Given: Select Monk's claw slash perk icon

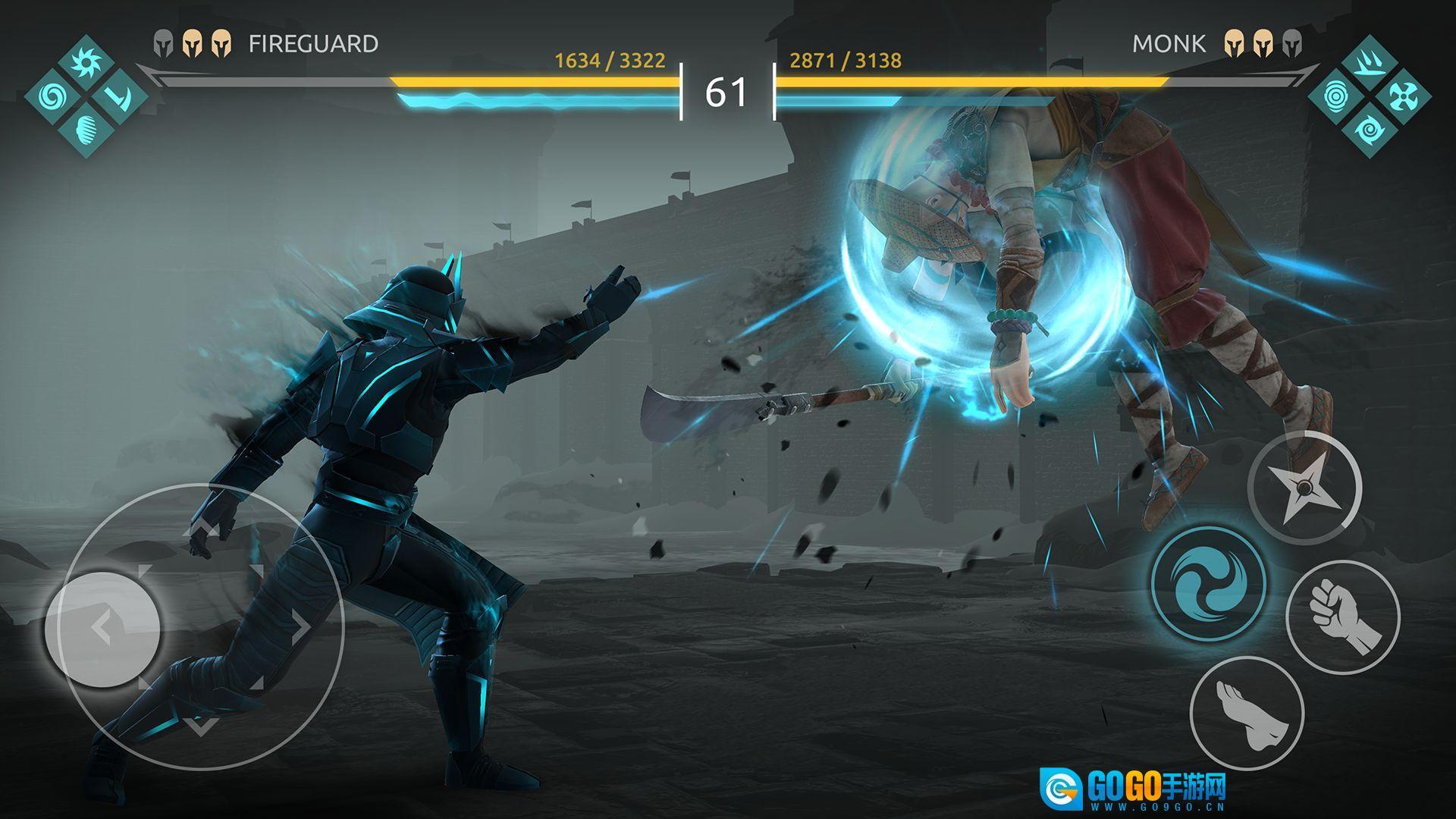Looking at the screenshot, I should [x=1369, y=64].
